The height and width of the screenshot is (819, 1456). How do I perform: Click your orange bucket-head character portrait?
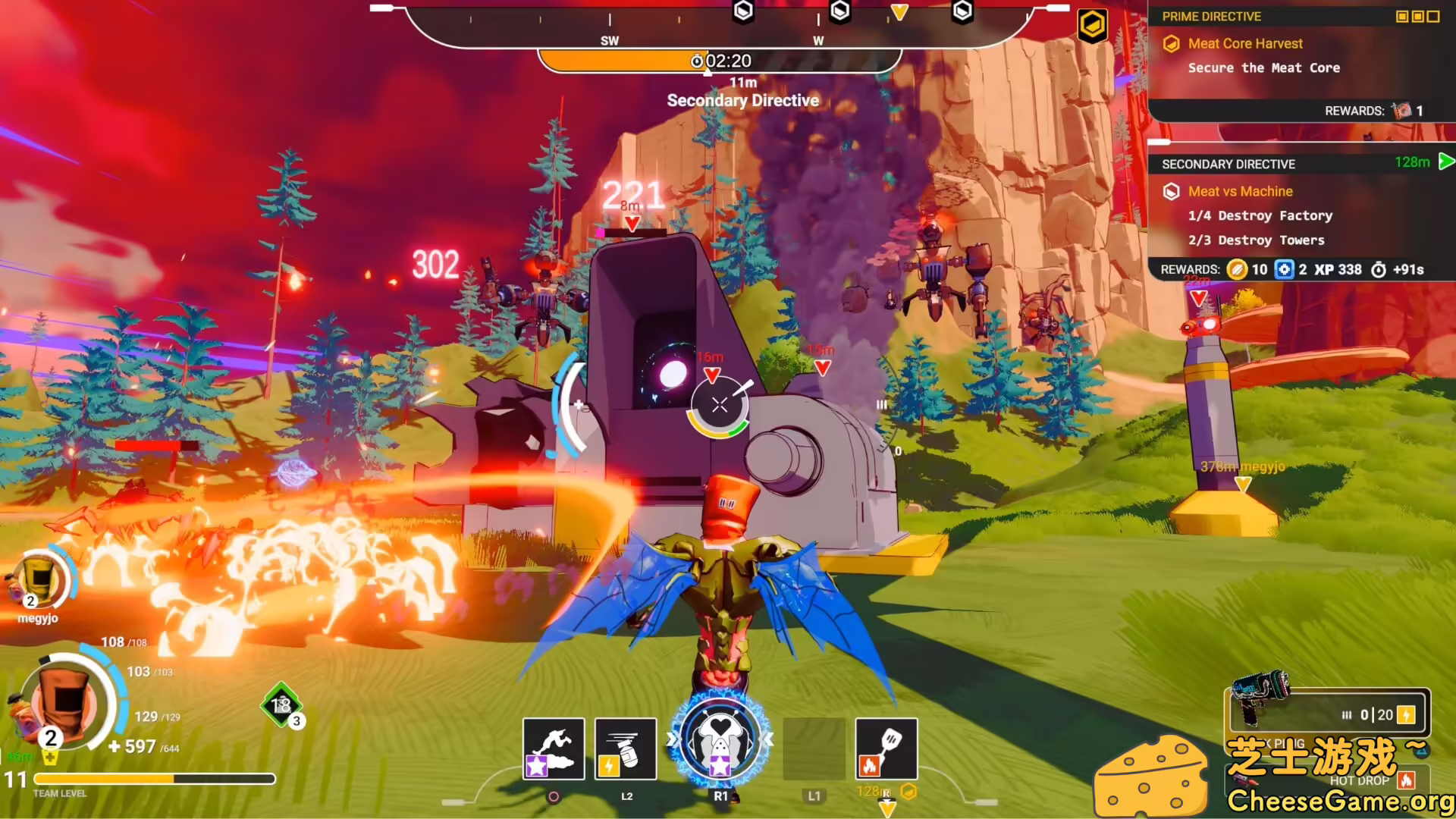pos(64,701)
